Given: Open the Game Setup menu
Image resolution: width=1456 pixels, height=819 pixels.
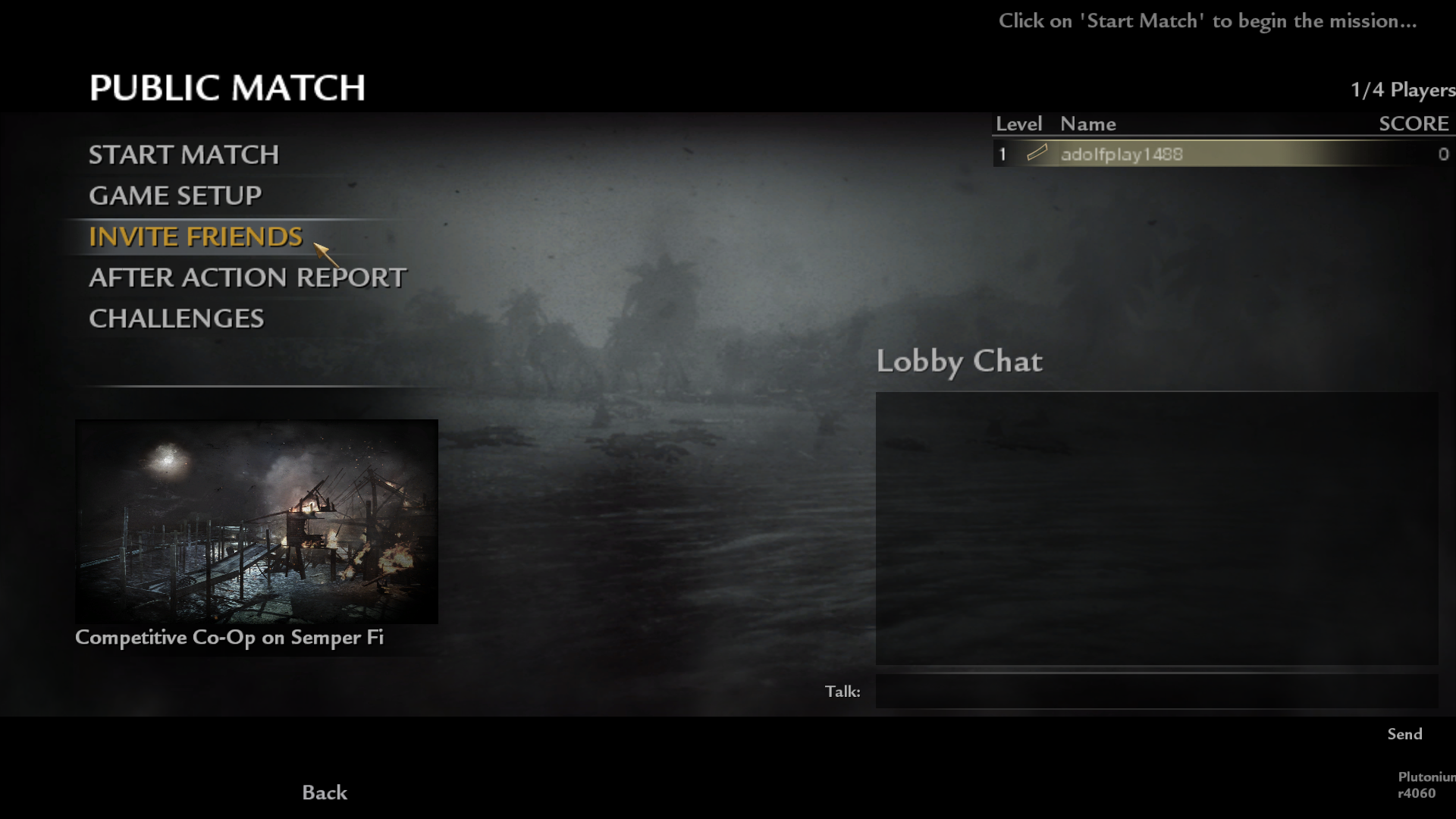Looking at the screenshot, I should pyautogui.click(x=175, y=196).
